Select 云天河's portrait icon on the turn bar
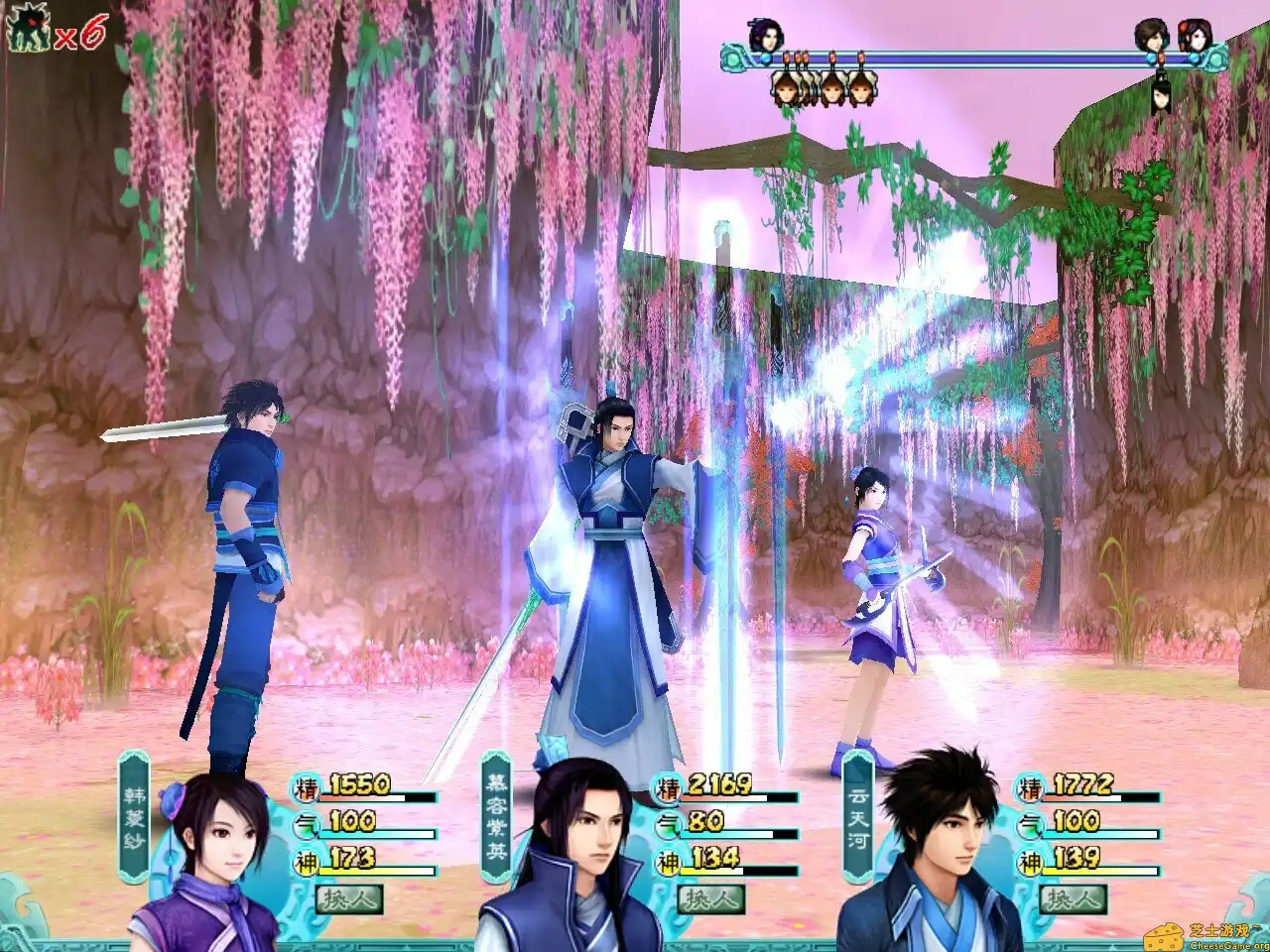1270x952 pixels. [1152, 36]
